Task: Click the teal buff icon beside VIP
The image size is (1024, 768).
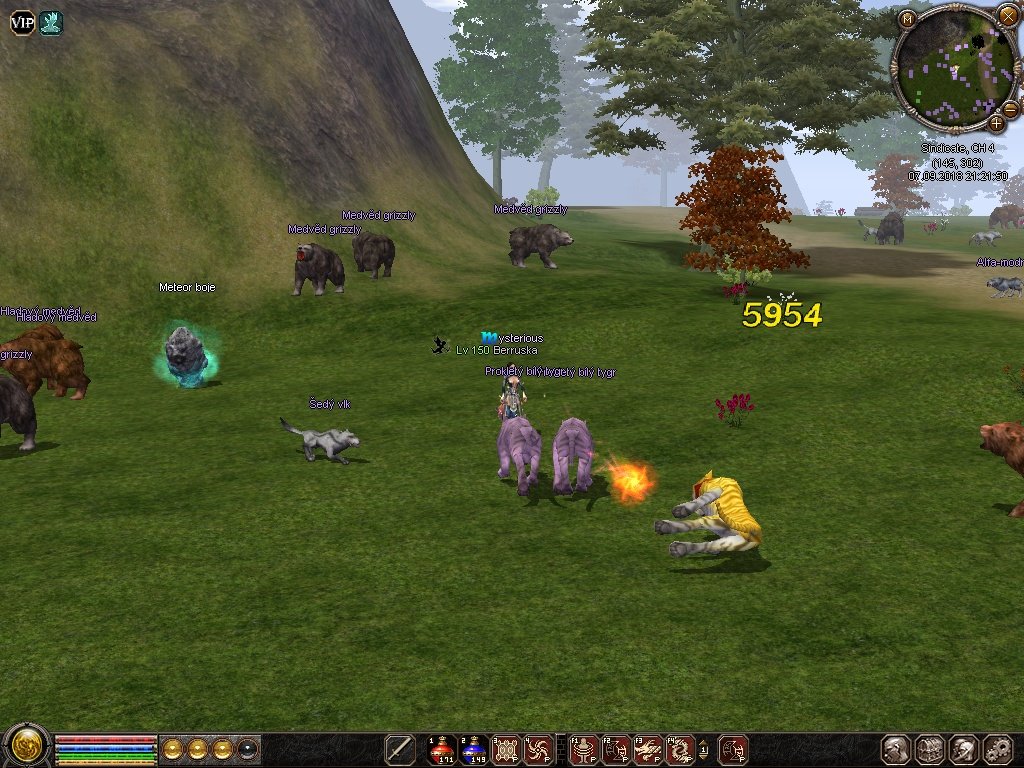Action: (x=51, y=22)
